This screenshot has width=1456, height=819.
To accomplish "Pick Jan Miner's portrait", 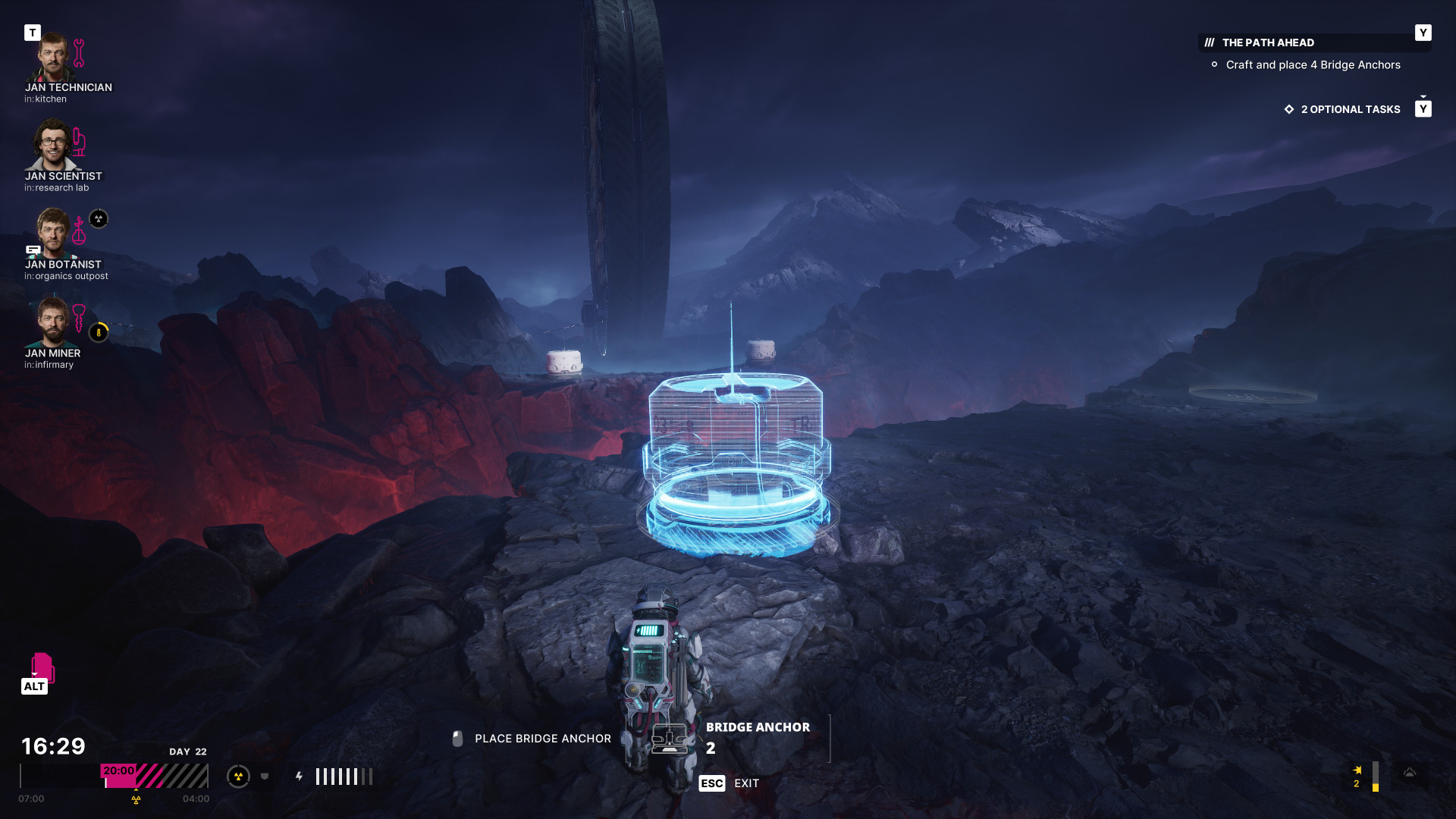I will coord(52,322).
